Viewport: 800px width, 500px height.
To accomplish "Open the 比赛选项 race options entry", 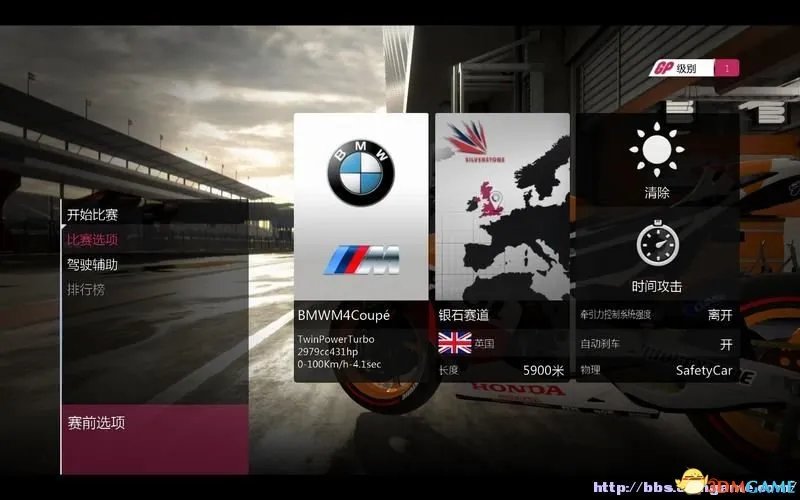I will click(x=93, y=240).
